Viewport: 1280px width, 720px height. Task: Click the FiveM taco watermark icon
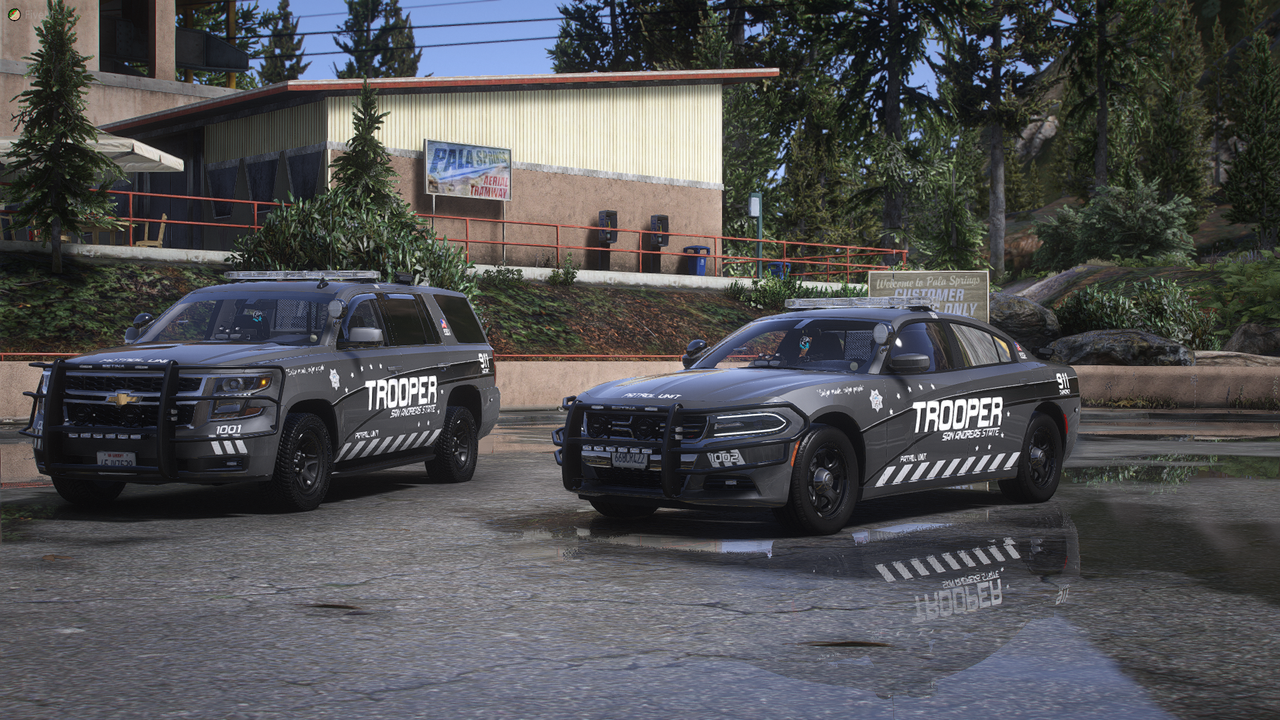[13, 13]
